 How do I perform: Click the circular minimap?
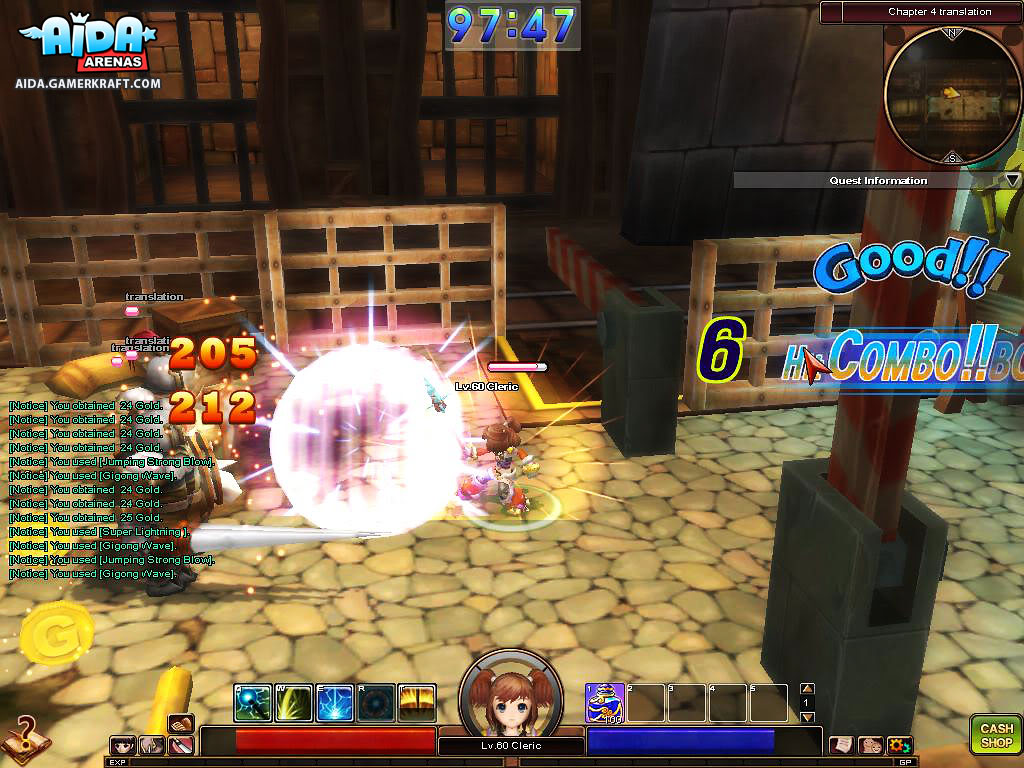[952, 96]
